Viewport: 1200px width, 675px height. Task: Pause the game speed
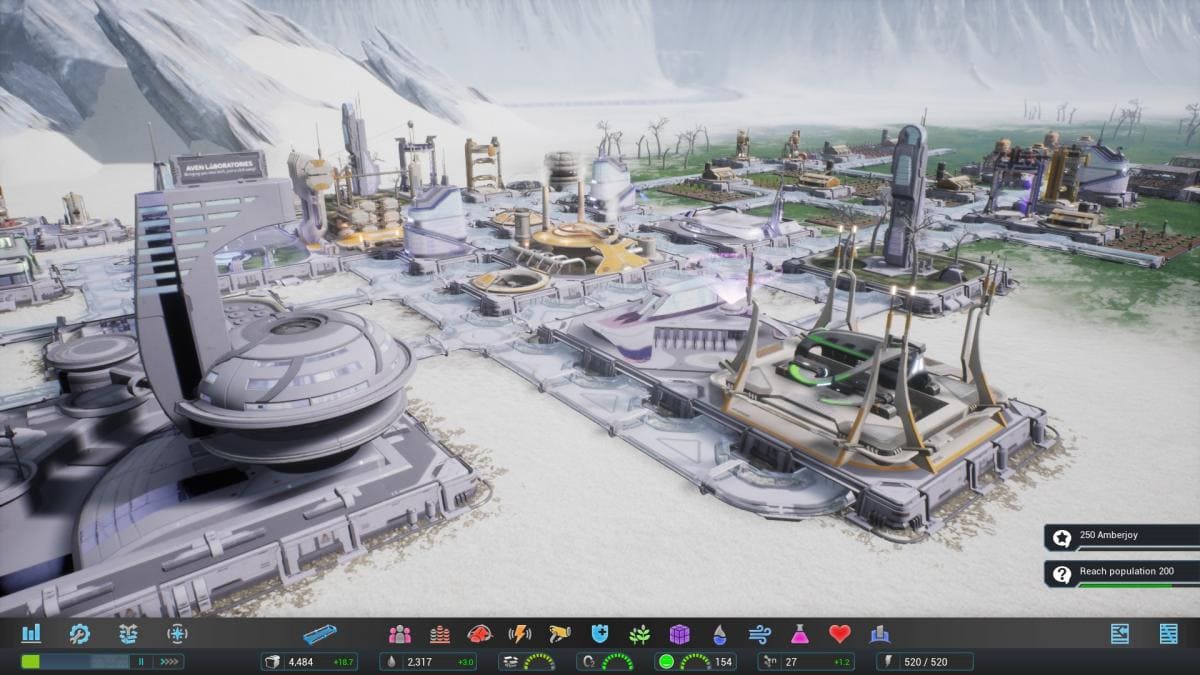click(x=142, y=661)
